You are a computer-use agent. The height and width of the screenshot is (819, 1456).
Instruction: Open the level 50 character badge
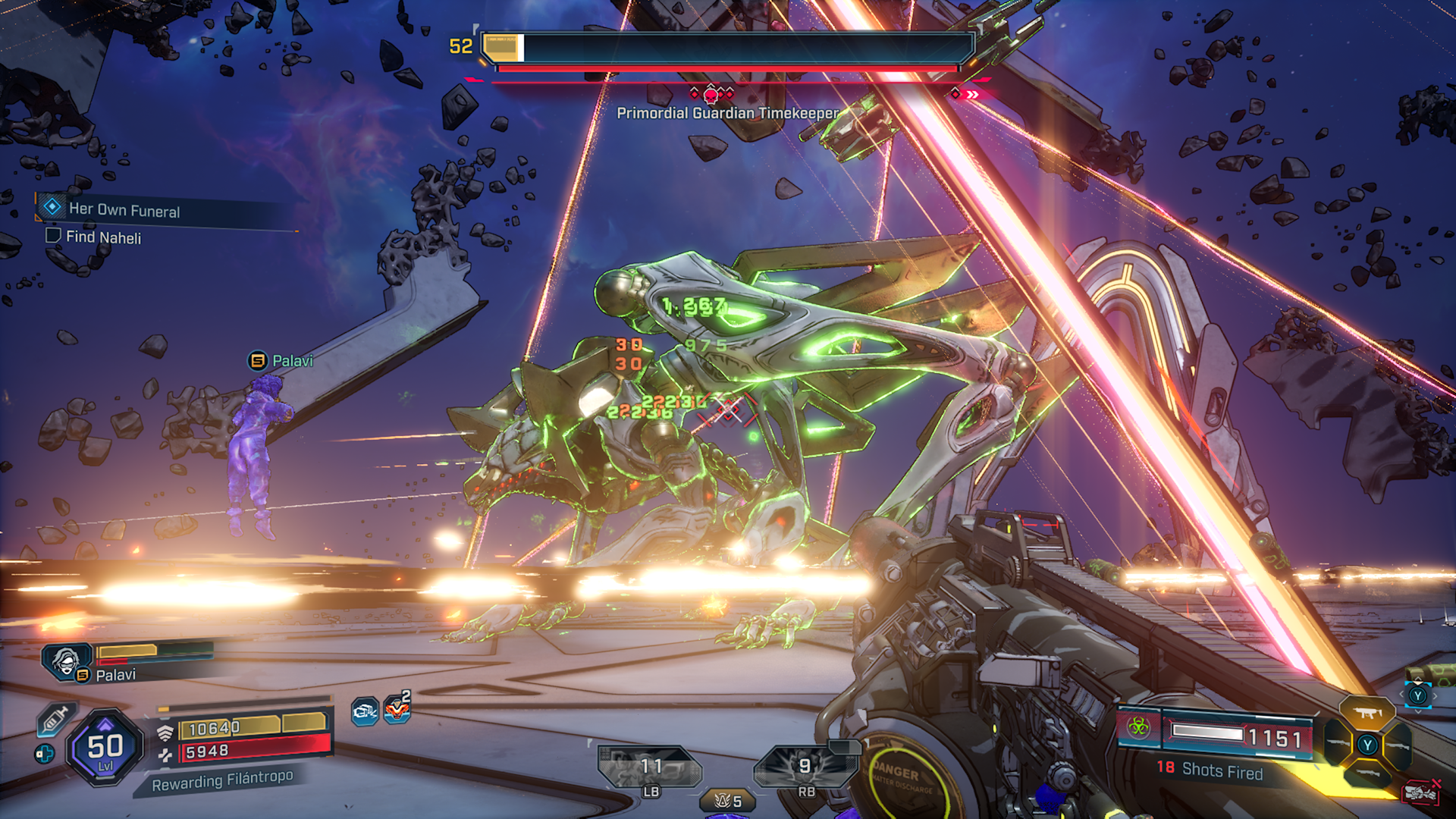(105, 748)
